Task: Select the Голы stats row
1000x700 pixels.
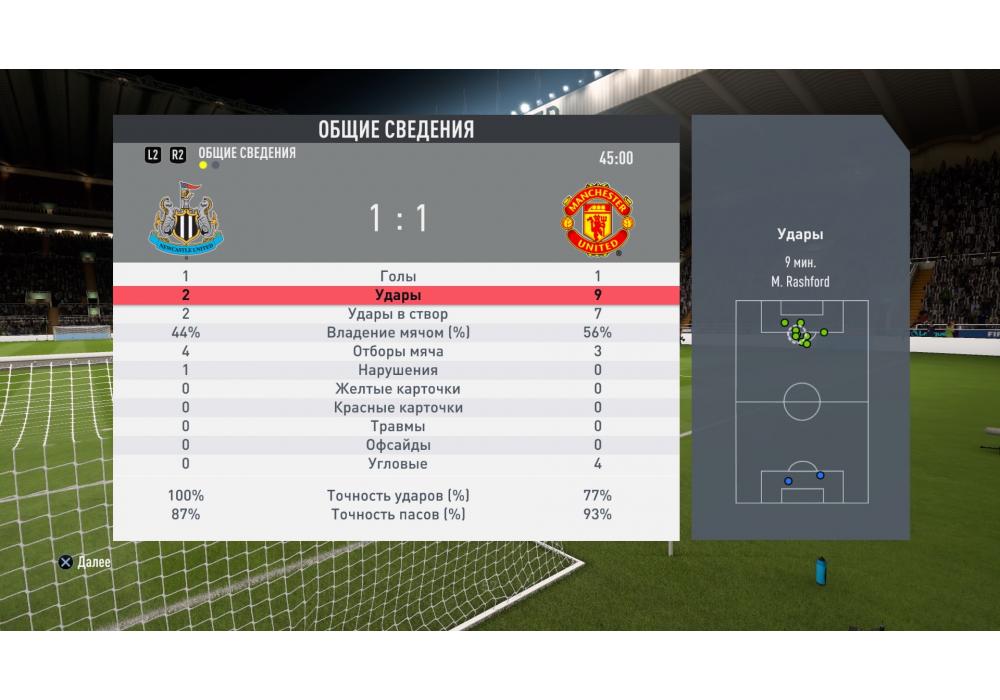Action: 398,276
